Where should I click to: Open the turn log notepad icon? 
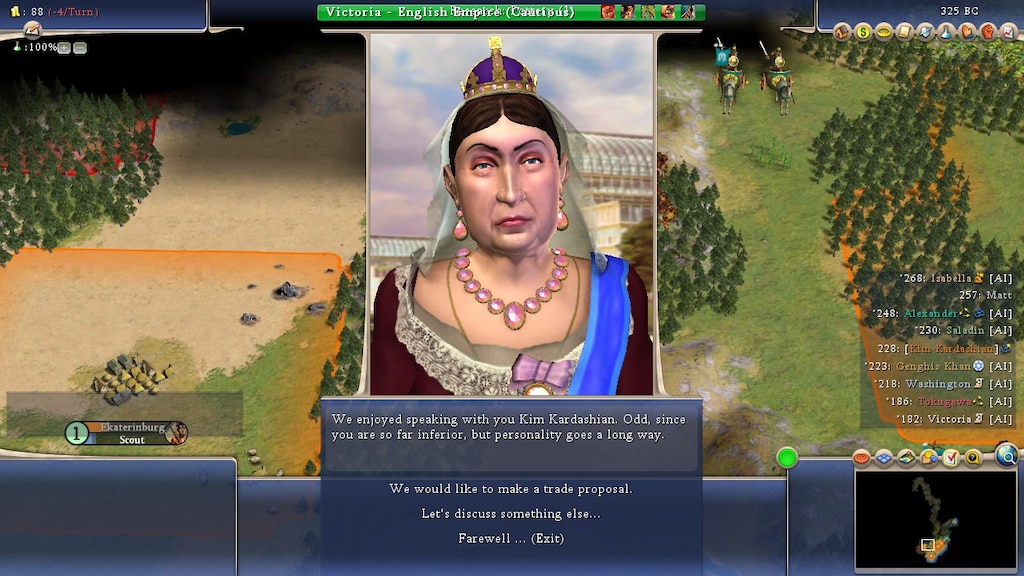(31, 28)
